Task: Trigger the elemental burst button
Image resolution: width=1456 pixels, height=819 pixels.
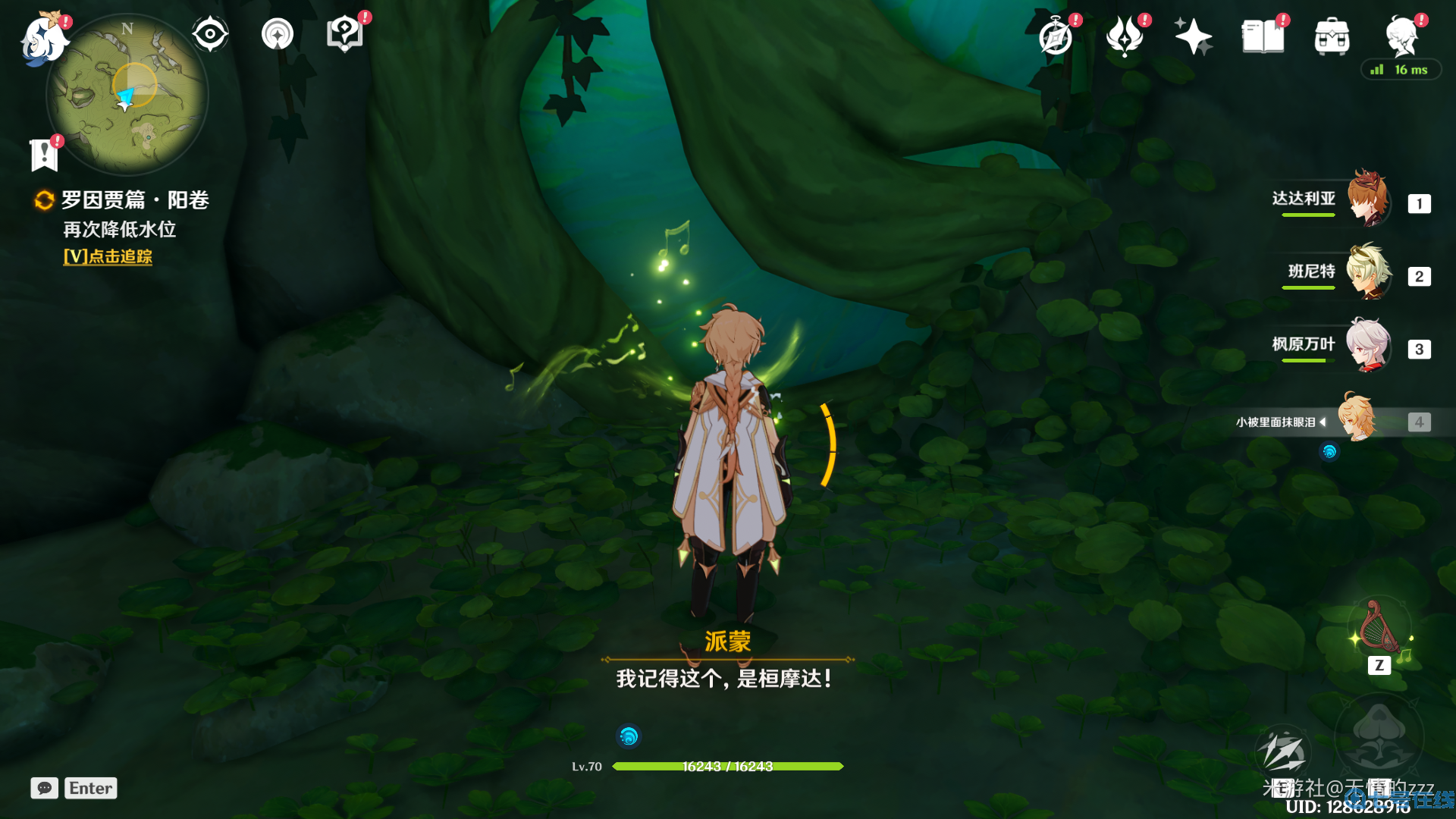Action: (1379, 736)
